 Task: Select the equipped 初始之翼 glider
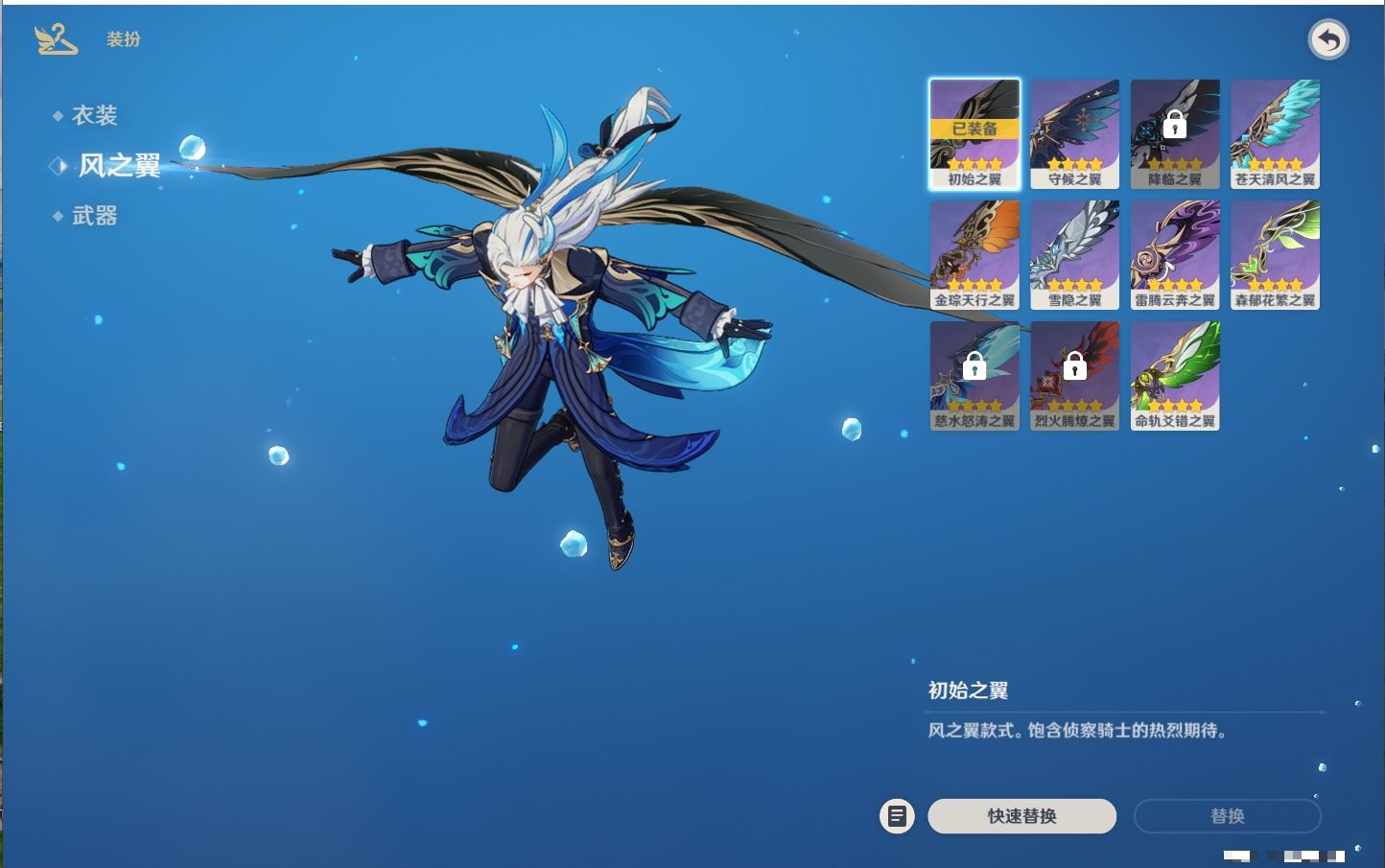click(974, 133)
